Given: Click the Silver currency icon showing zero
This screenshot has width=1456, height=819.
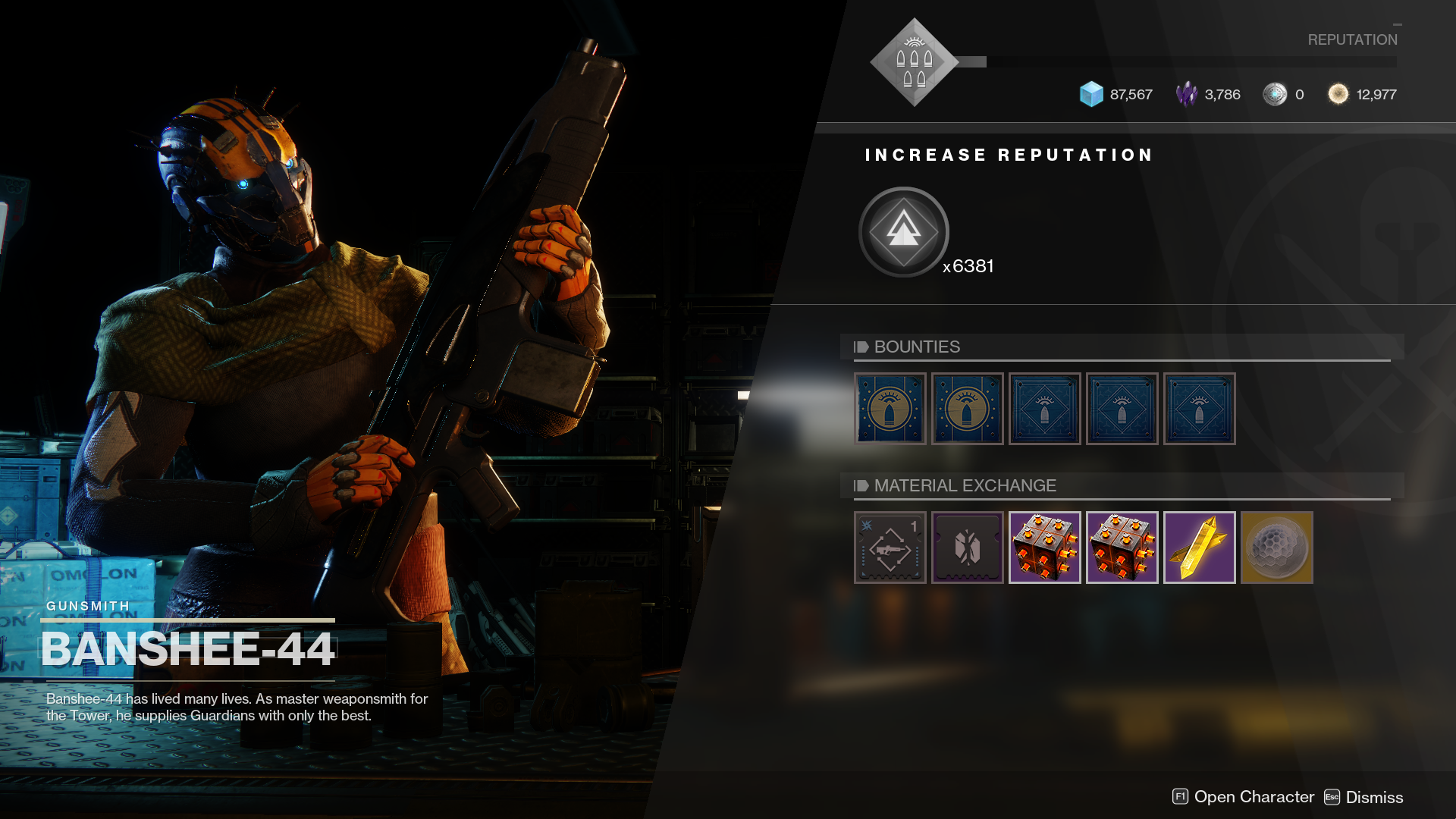Looking at the screenshot, I should coord(1276,94).
